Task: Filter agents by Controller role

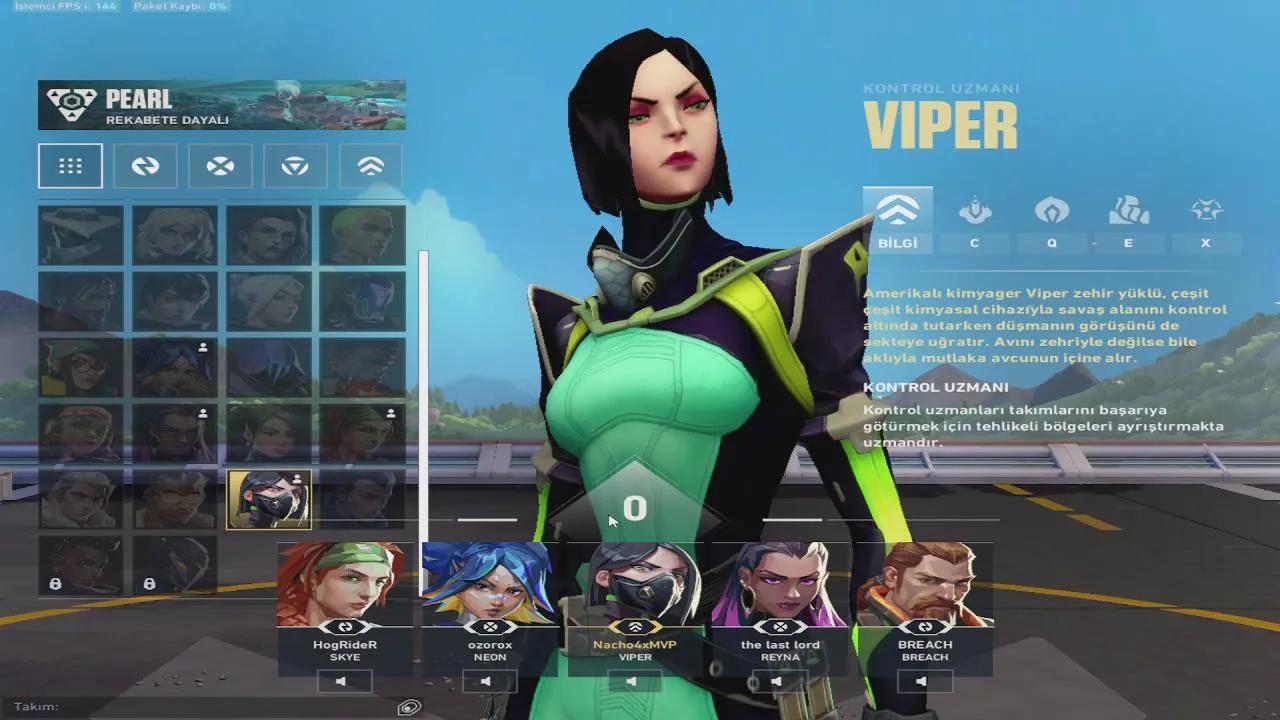Action: click(370, 166)
